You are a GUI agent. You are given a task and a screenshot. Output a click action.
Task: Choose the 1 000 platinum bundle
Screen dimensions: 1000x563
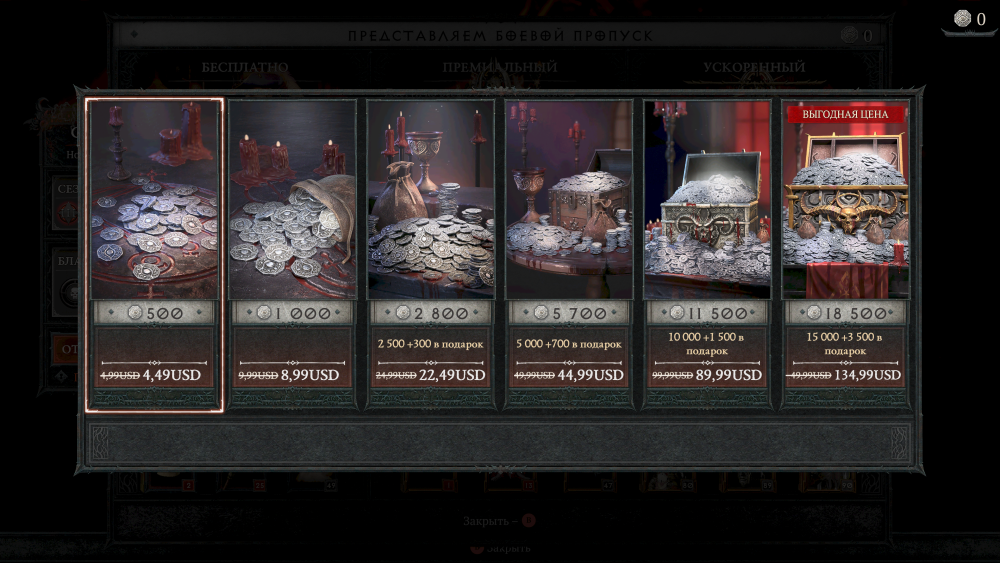[292, 253]
